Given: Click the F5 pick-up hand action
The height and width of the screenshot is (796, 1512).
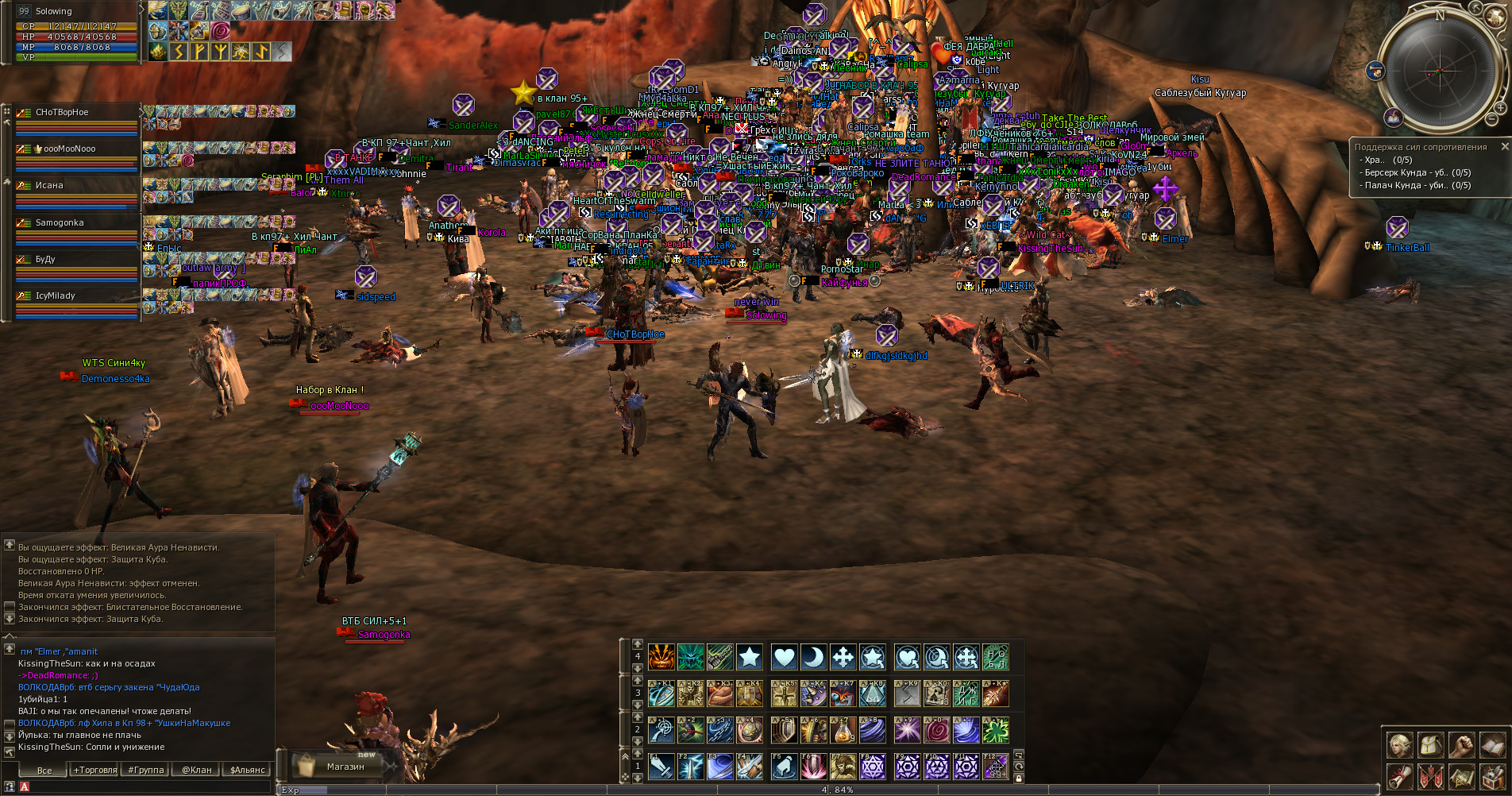Looking at the screenshot, I should pyautogui.click(x=783, y=767).
